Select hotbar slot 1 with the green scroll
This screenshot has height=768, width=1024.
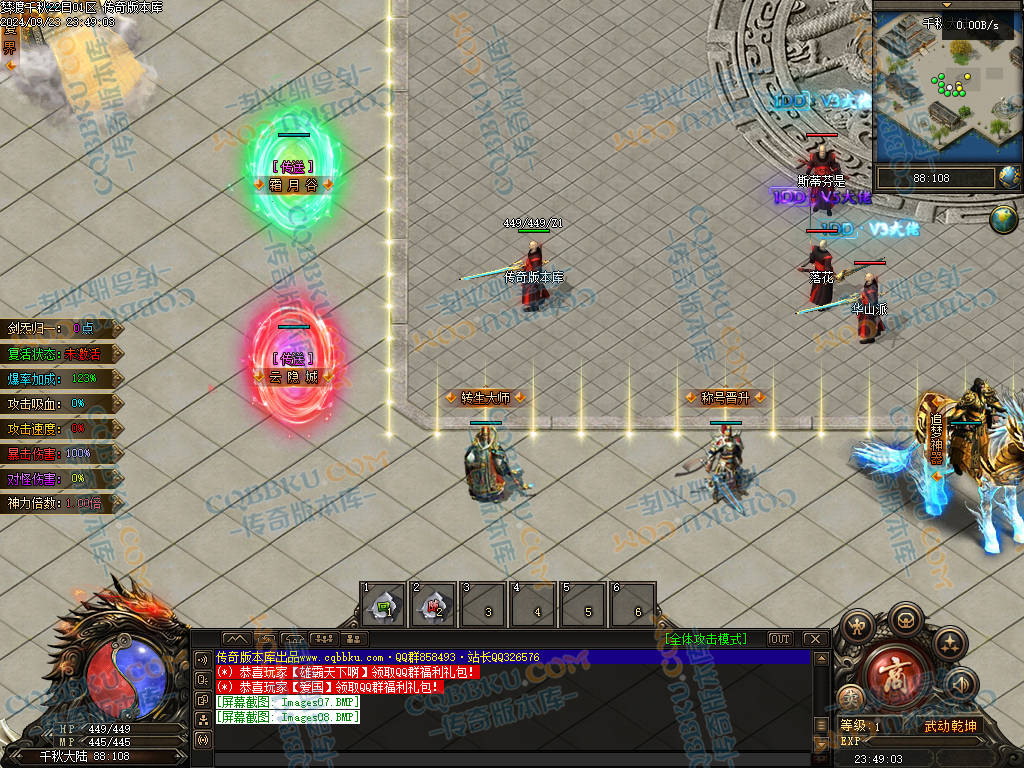(383, 605)
